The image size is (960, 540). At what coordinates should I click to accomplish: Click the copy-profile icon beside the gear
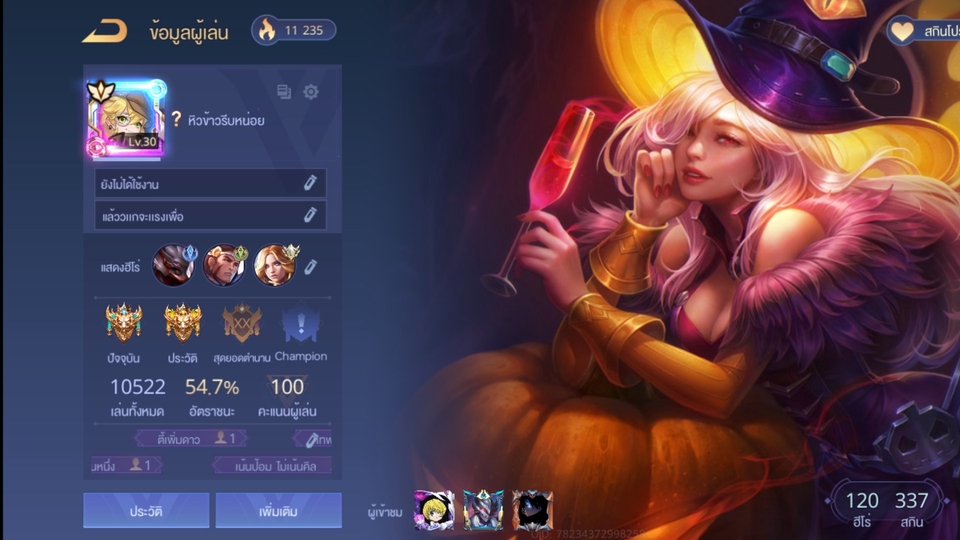point(284,92)
